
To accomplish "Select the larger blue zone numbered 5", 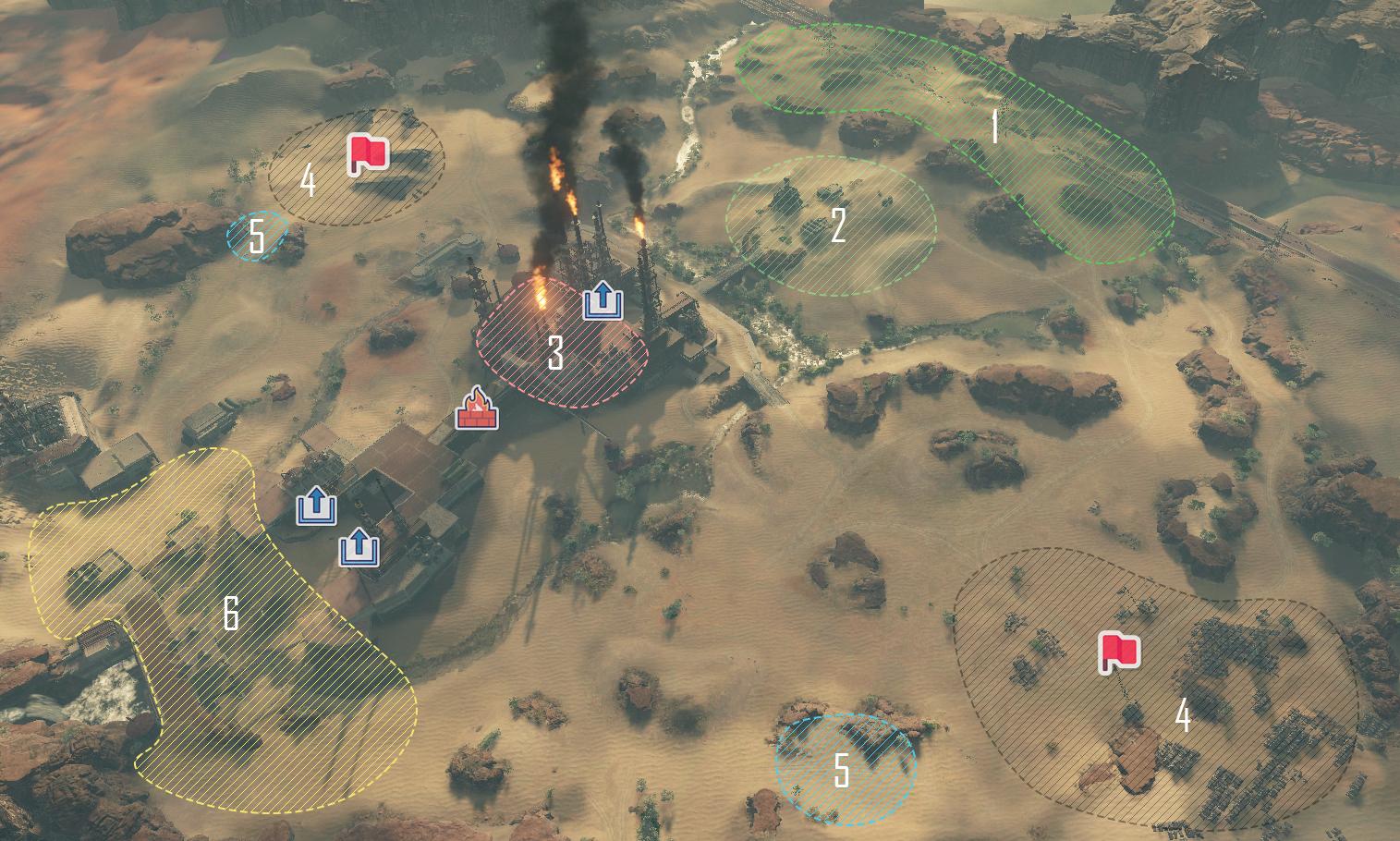I will 842,770.
